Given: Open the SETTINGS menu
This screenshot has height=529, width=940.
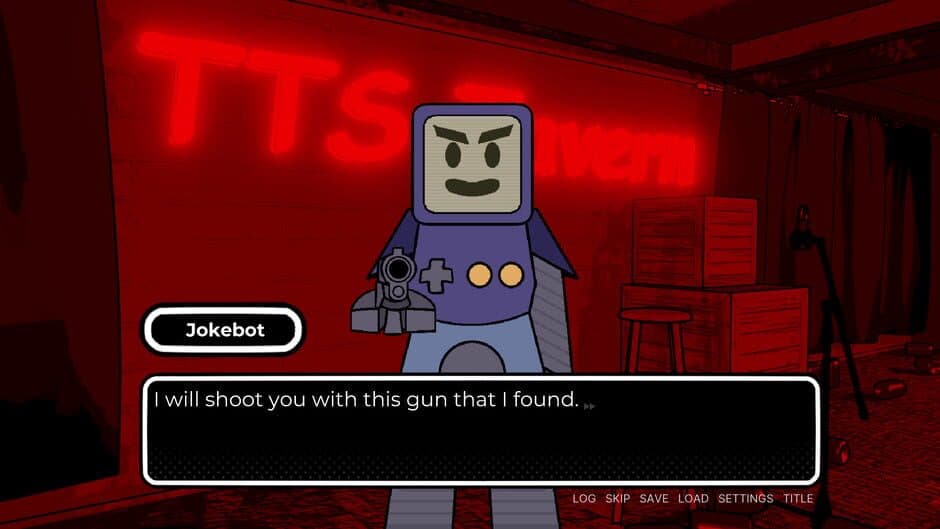Looking at the screenshot, I should pyautogui.click(x=745, y=498).
